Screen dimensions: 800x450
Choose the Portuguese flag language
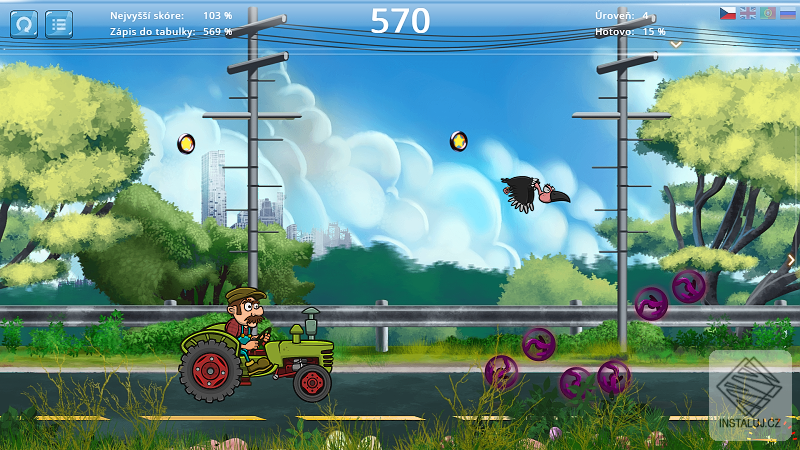click(x=767, y=13)
